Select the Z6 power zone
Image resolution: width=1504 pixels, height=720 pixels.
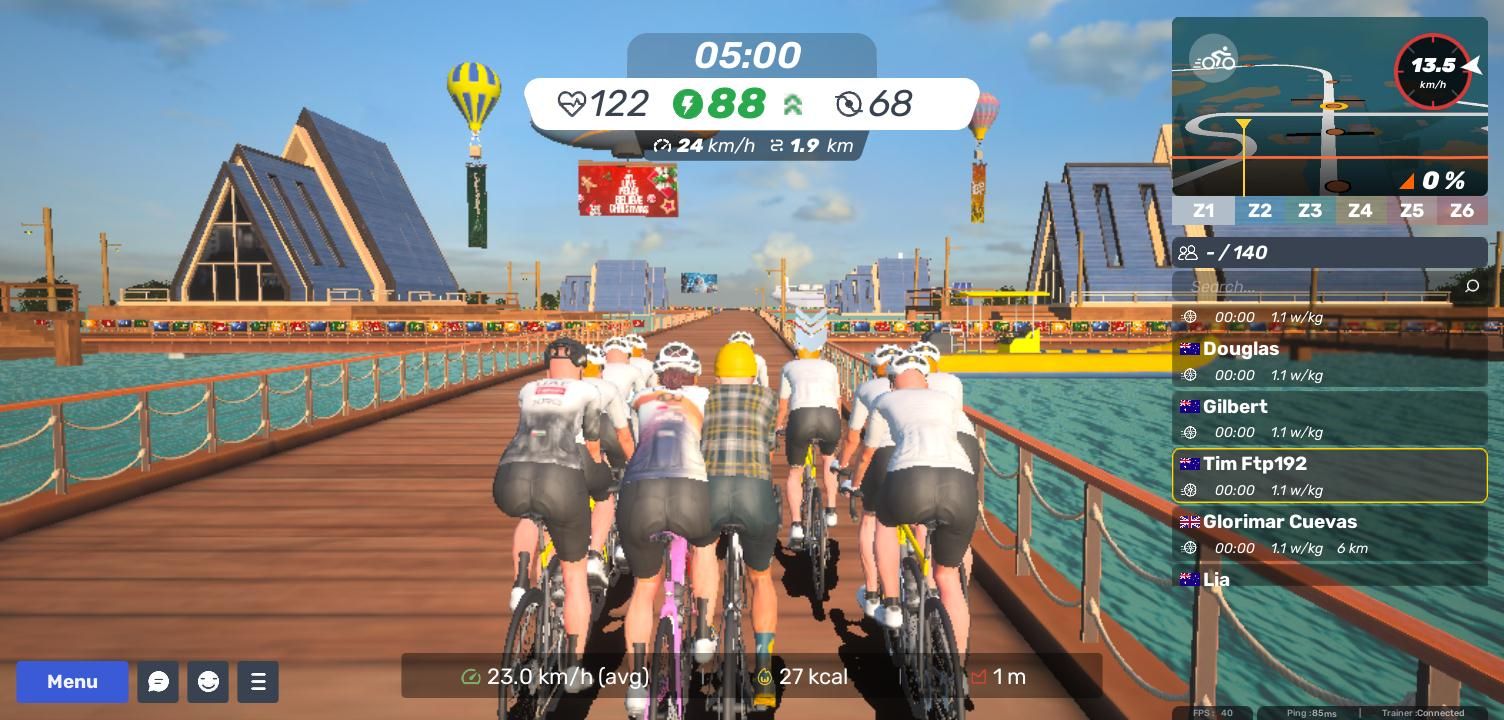pyautogui.click(x=1462, y=211)
